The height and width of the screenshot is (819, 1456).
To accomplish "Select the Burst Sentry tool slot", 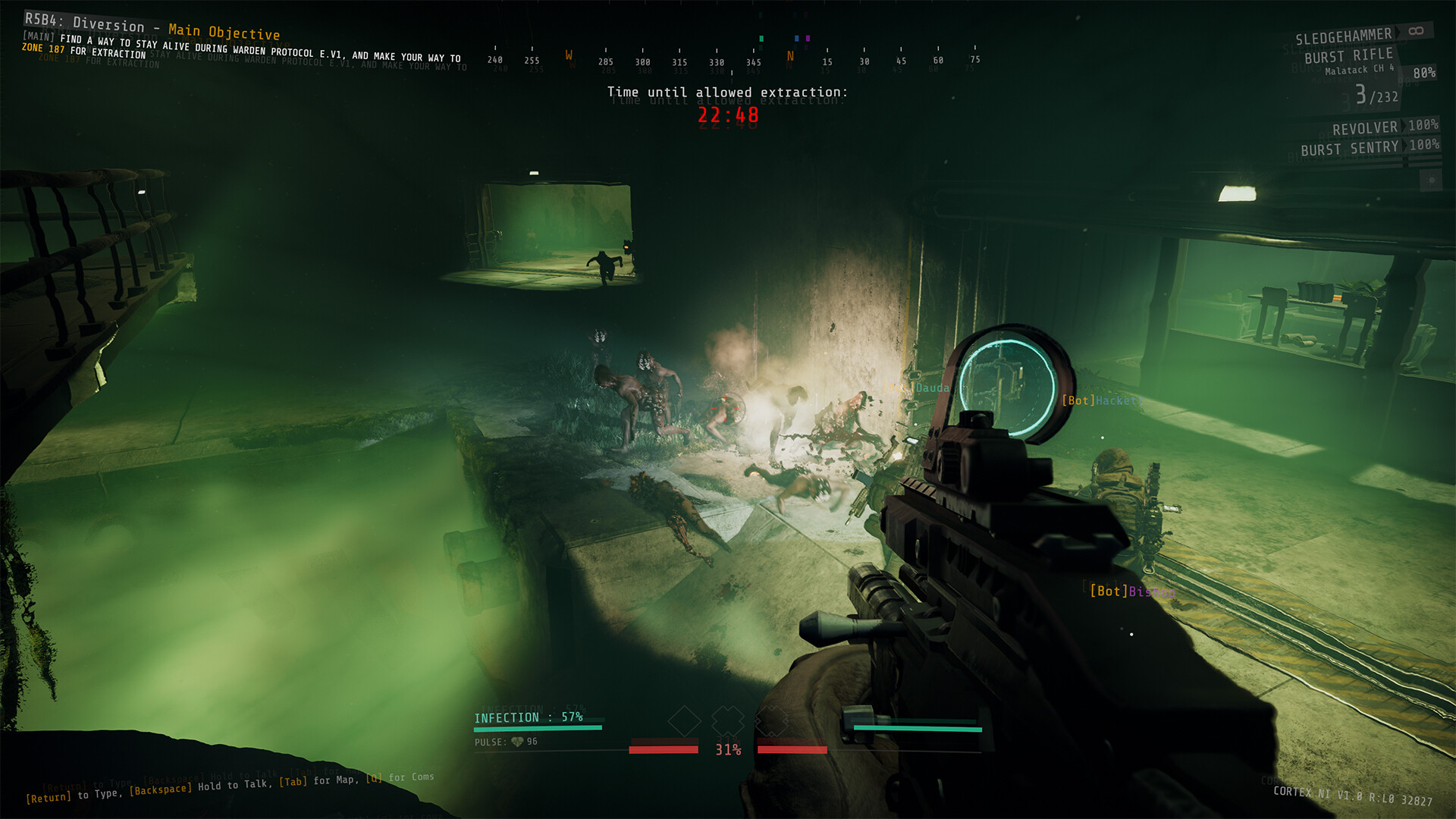I will [x=1351, y=147].
